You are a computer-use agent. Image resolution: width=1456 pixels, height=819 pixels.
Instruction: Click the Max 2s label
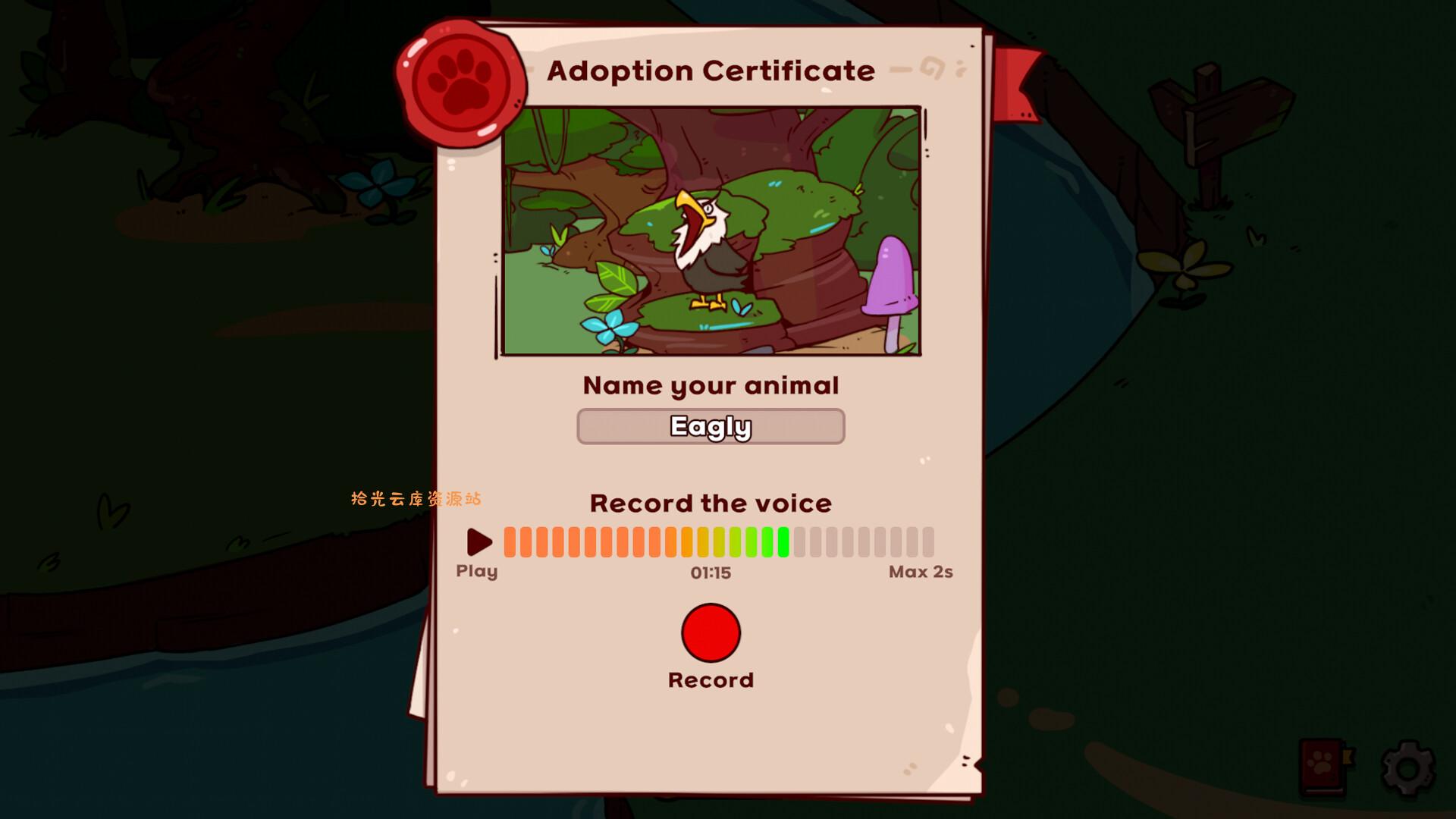click(x=921, y=573)
